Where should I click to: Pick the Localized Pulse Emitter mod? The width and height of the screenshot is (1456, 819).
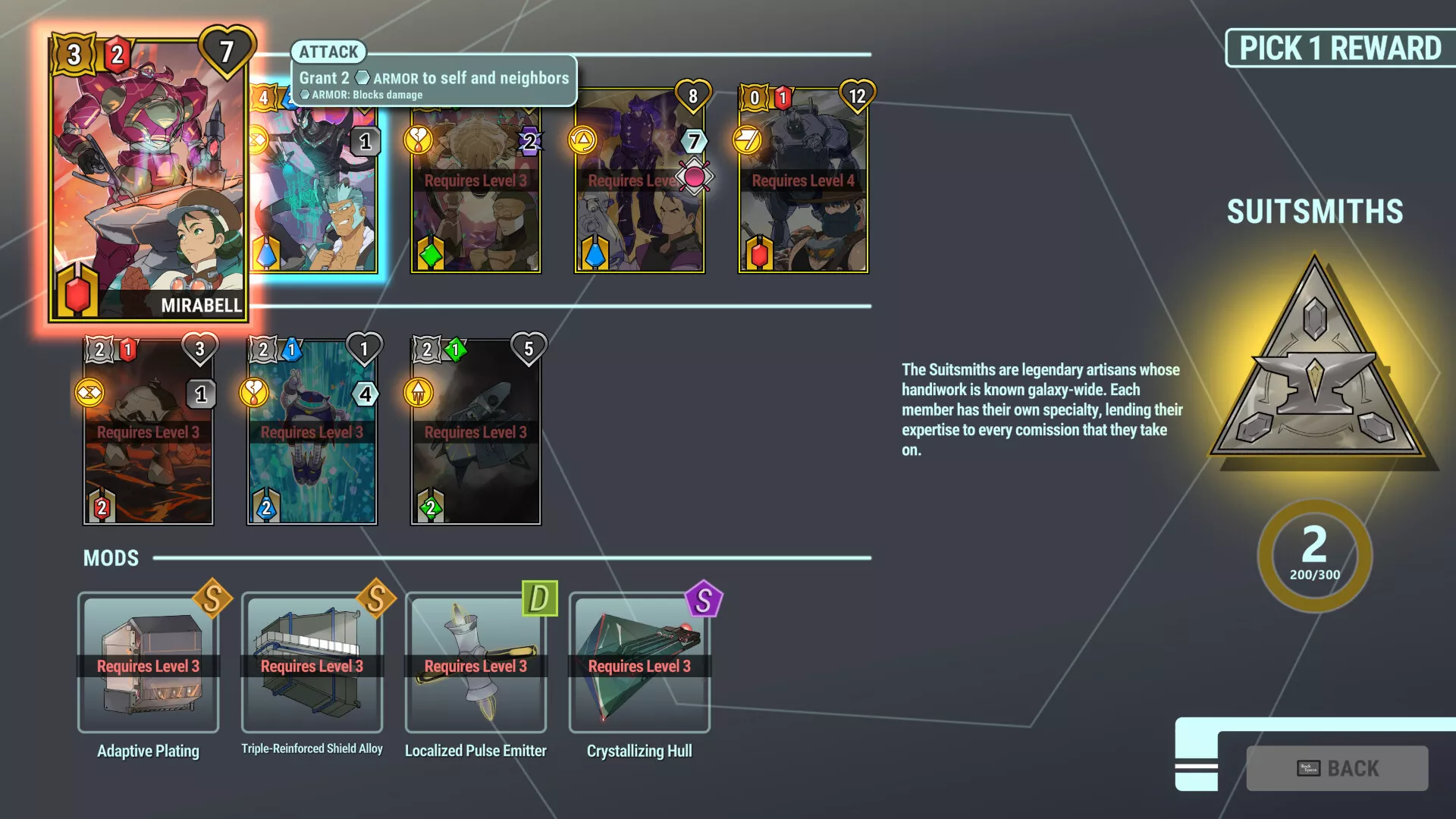[475, 663]
